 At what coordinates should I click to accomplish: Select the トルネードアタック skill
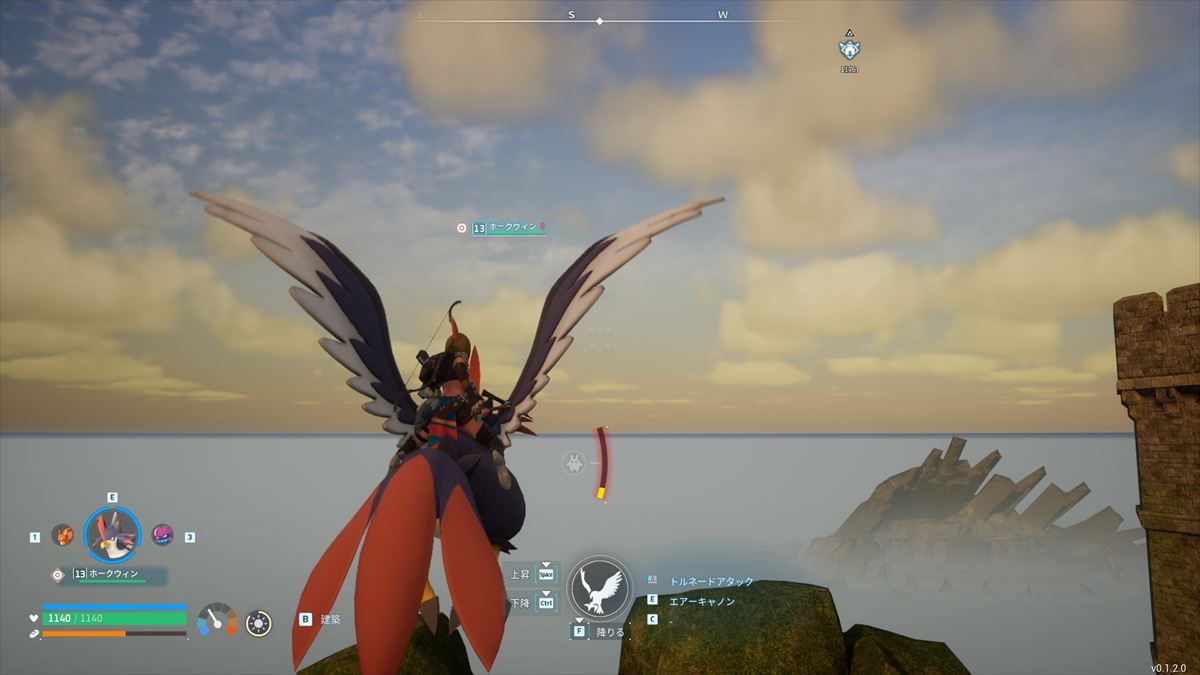pos(711,581)
